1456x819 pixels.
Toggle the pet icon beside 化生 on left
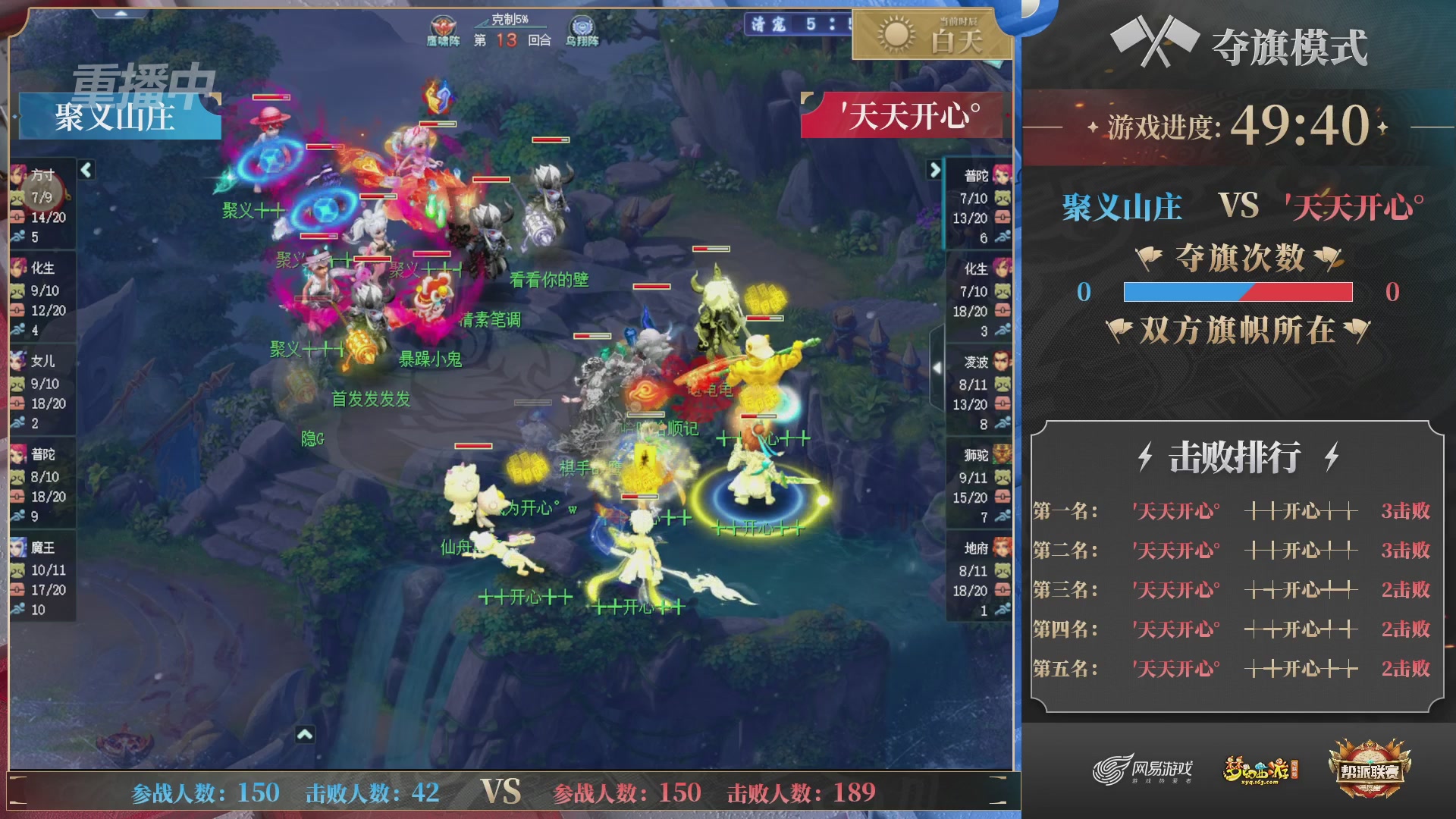(x=19, y=290)
